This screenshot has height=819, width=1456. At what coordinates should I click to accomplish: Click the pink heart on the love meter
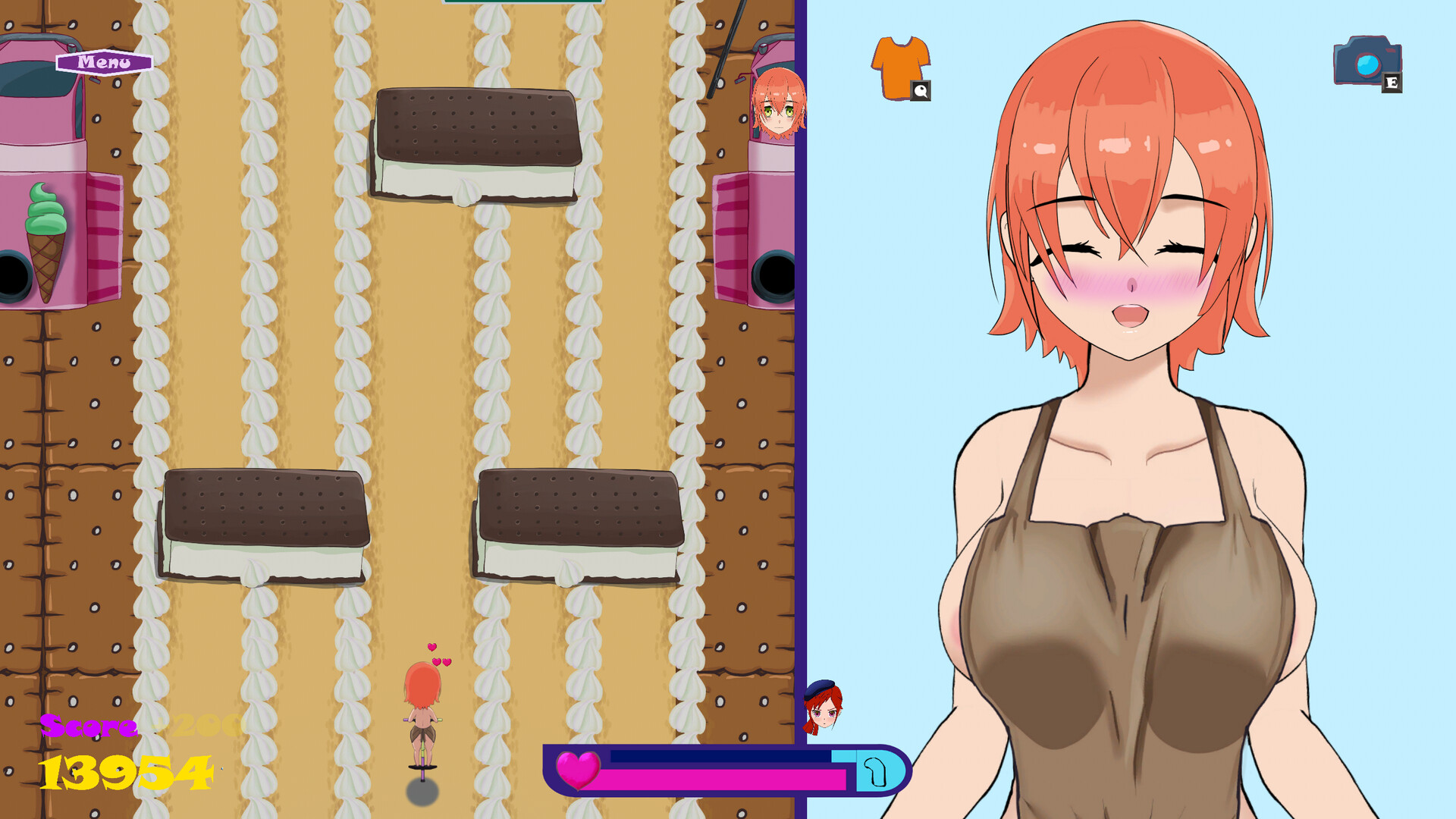point(579,771)
